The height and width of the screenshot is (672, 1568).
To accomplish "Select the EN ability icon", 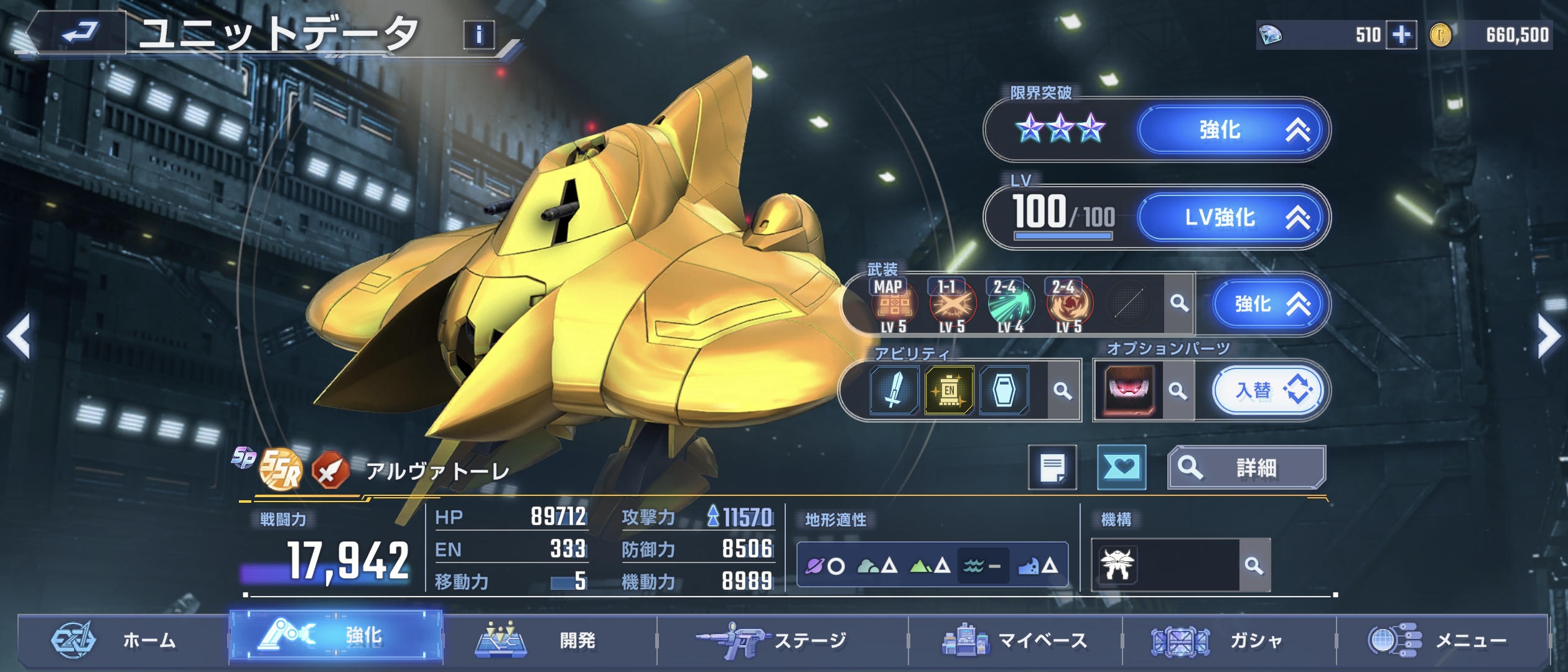I will point(949,391).
